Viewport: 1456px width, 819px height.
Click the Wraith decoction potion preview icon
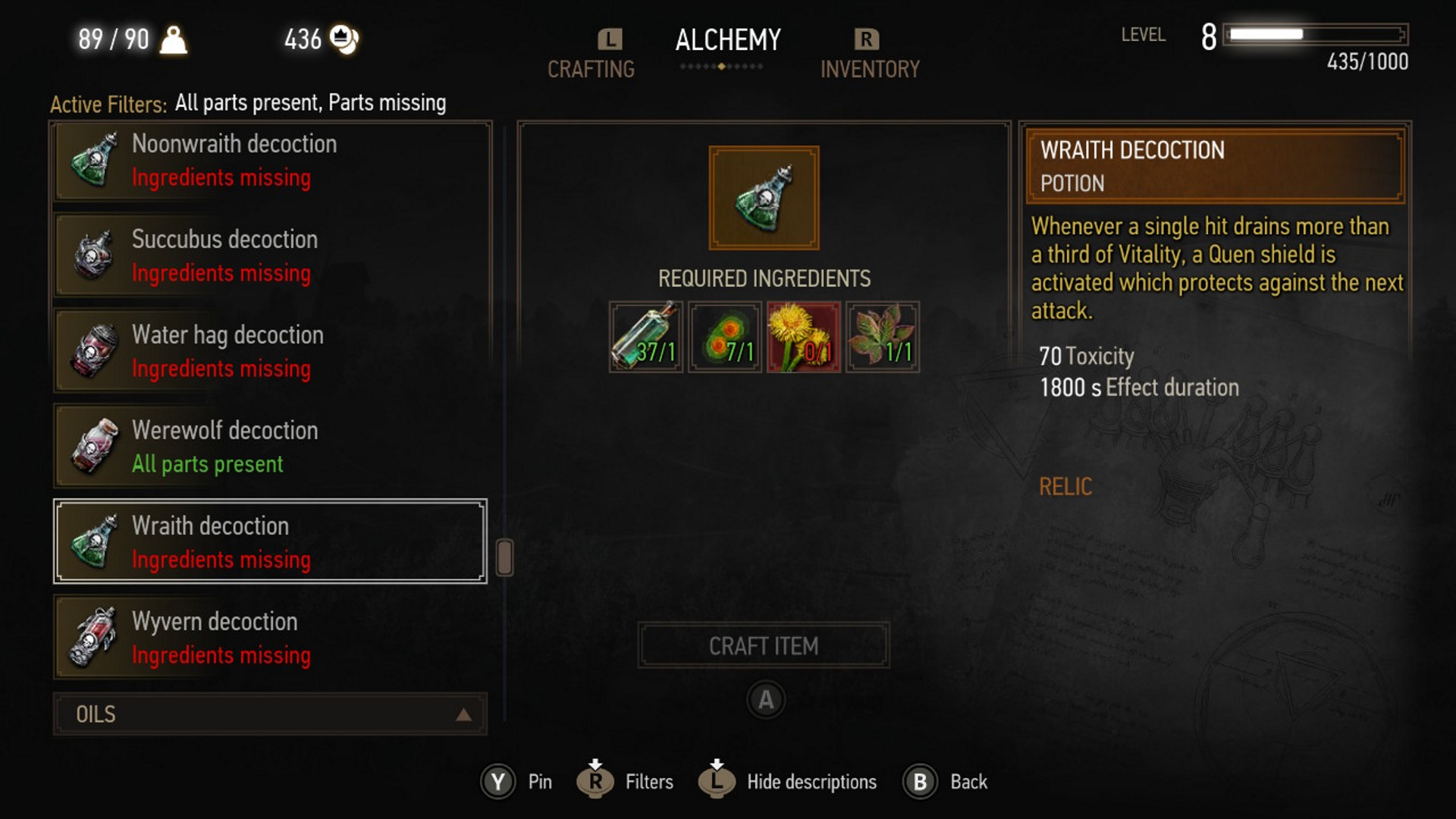(x=764, y=198)
